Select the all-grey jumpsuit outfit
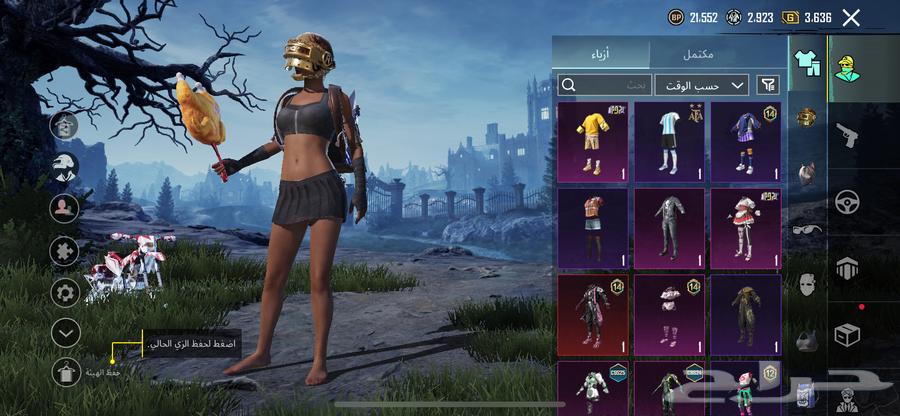 point(669,228)
